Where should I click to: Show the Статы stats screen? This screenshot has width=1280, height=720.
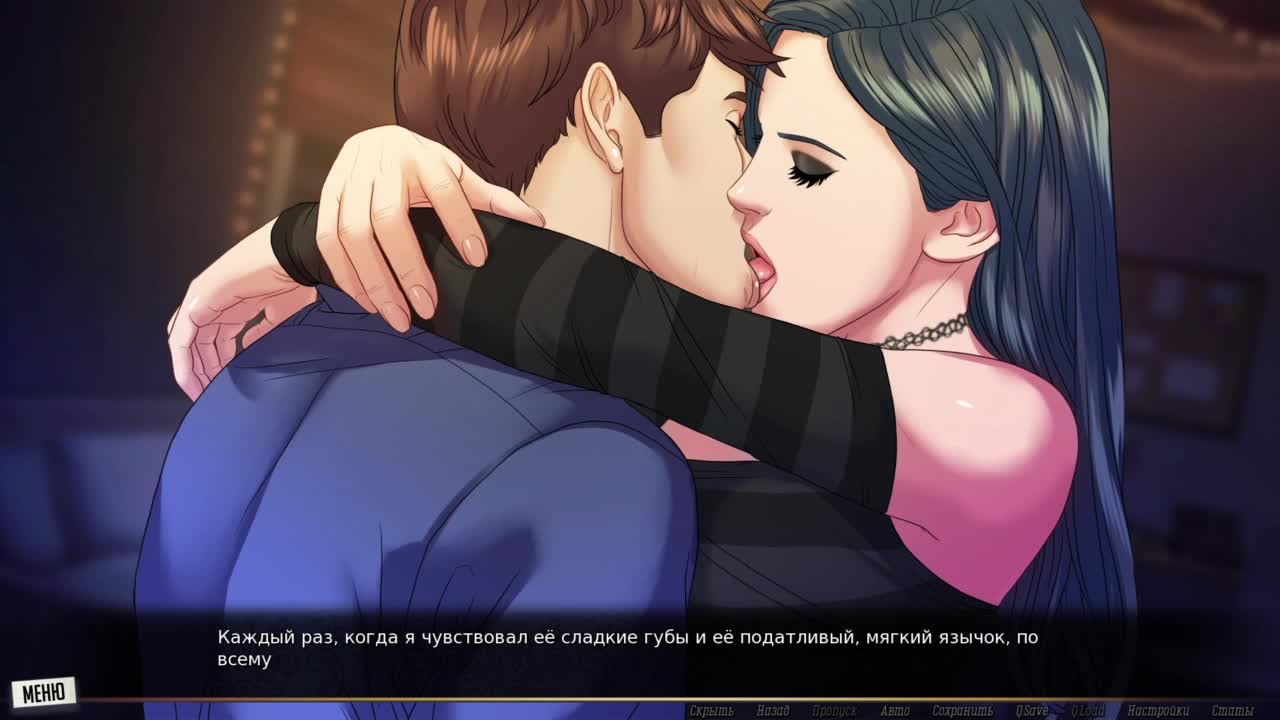[x=1232, y=711]
